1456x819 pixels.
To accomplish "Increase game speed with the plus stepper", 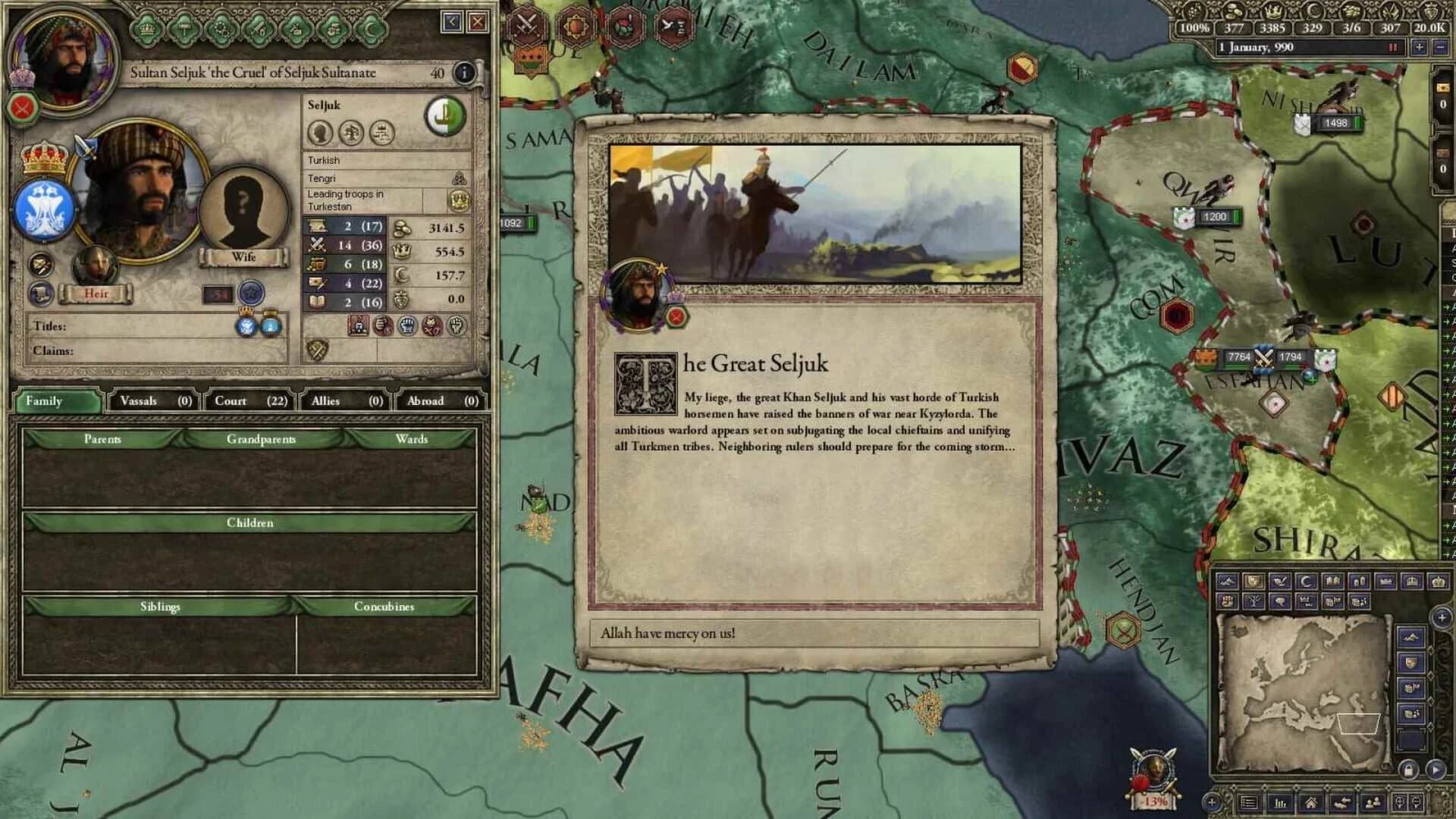I will tap(1419, 48).
